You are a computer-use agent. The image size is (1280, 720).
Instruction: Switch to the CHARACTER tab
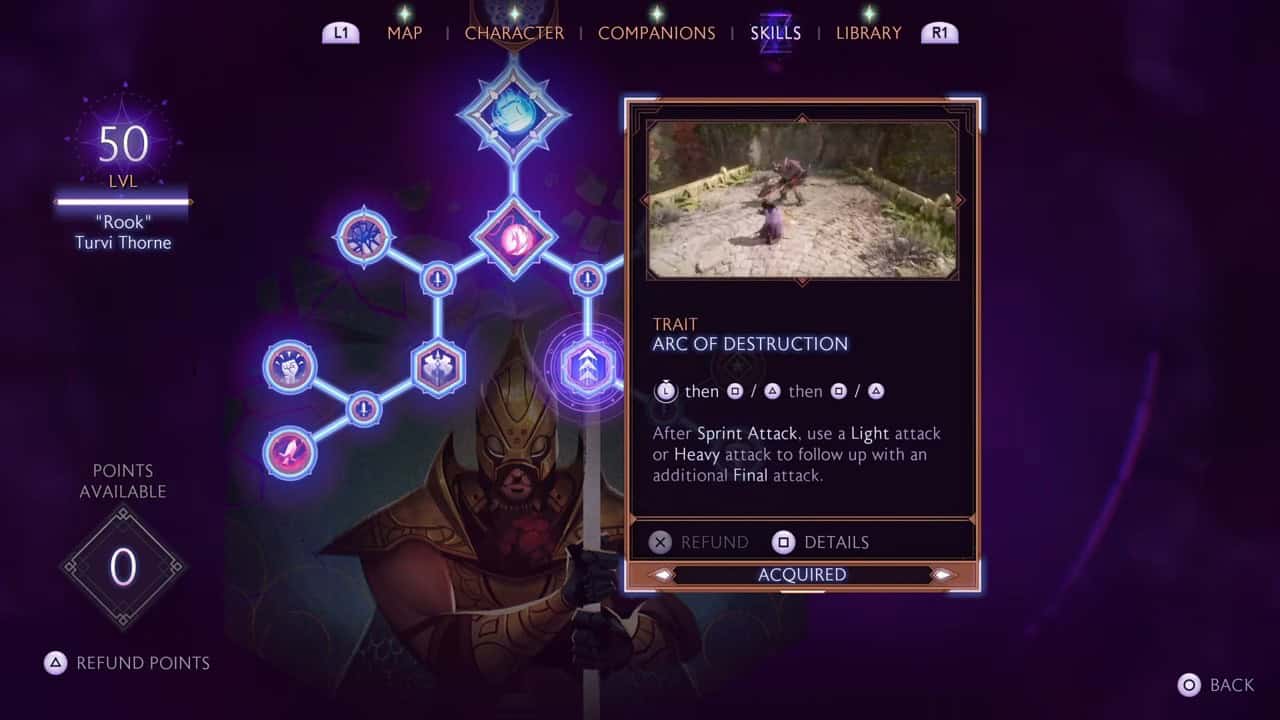514,32
